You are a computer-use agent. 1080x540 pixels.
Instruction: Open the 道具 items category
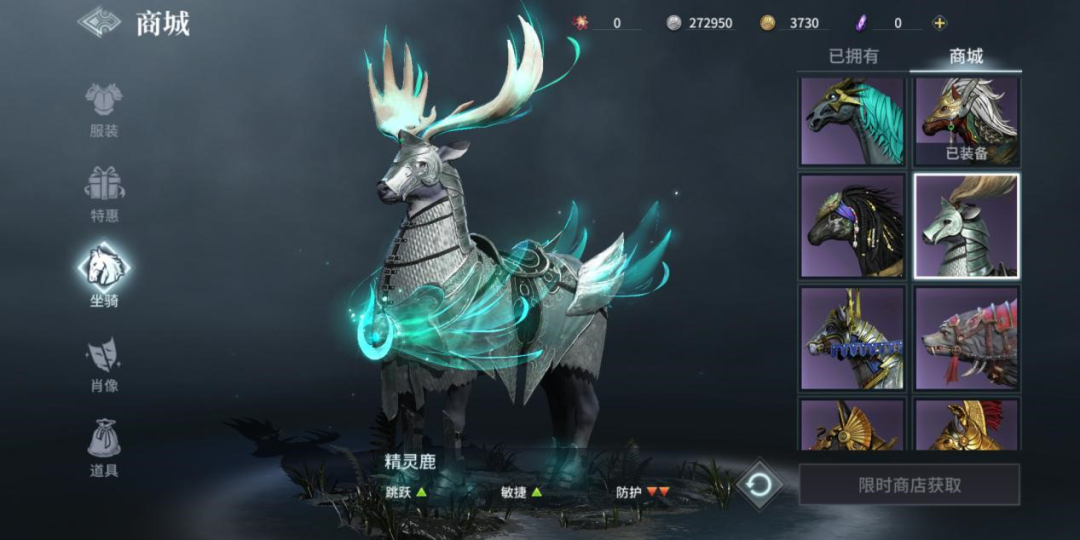pos(104,447)
